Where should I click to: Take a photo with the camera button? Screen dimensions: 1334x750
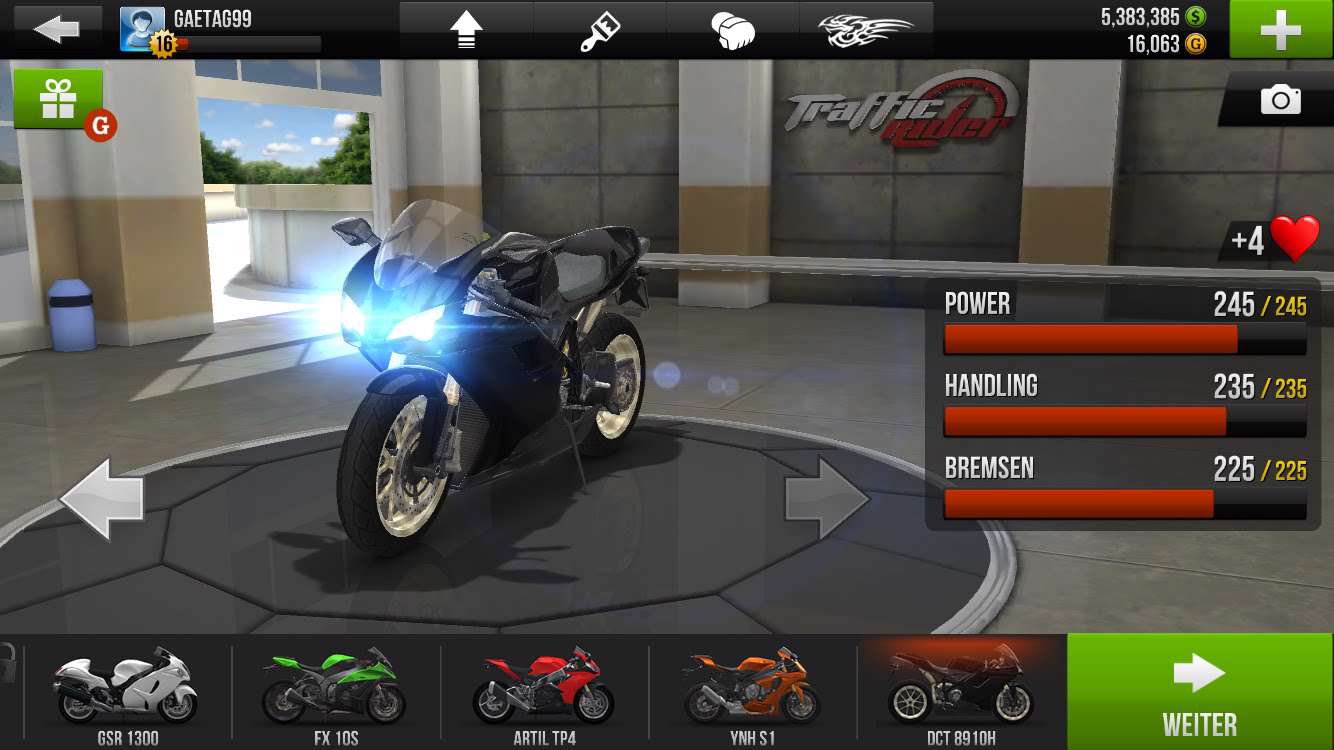[x=1280, y=100]
